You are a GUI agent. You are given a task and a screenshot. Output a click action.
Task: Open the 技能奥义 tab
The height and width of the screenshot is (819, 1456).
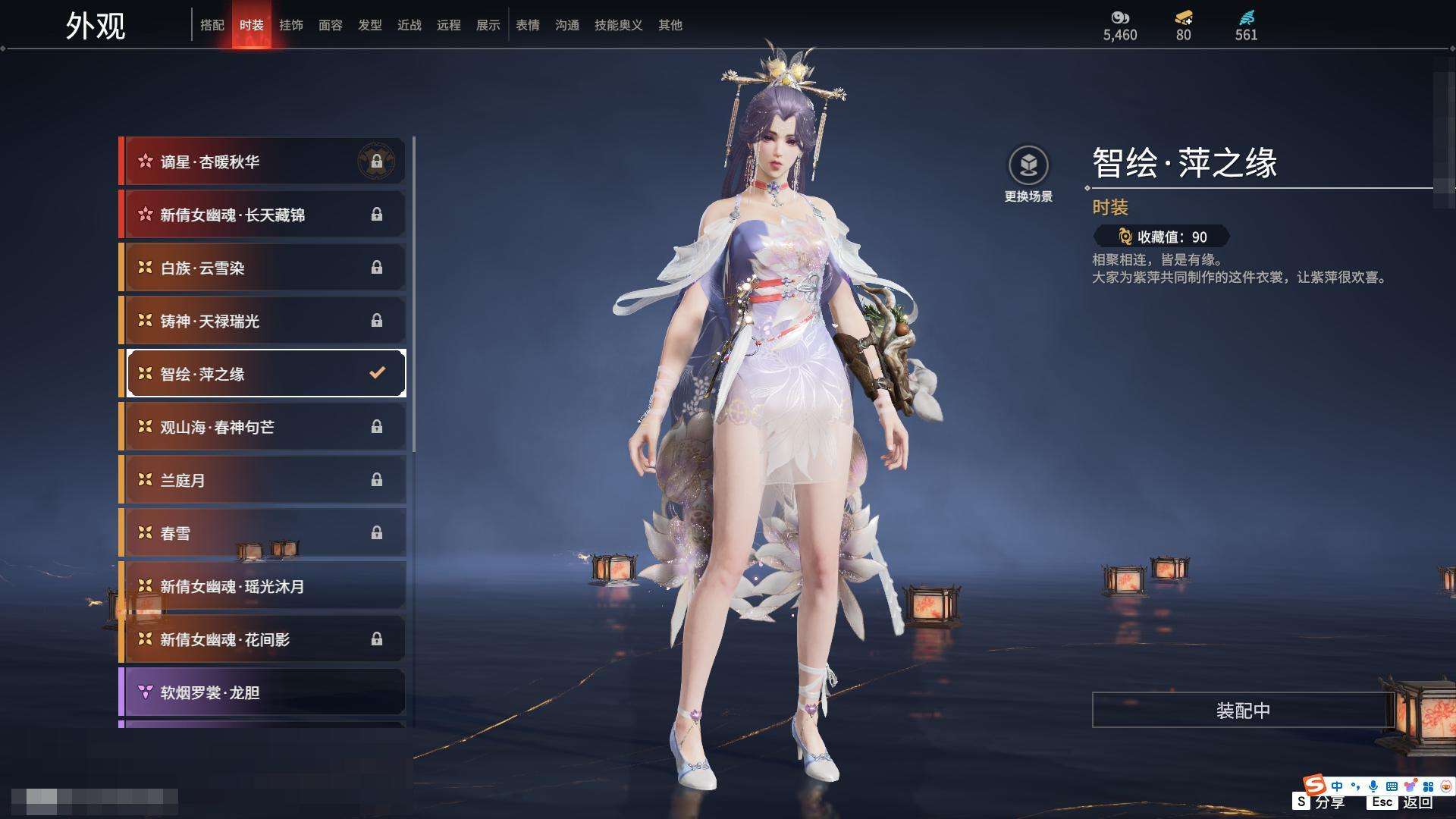tap(619, 25)
